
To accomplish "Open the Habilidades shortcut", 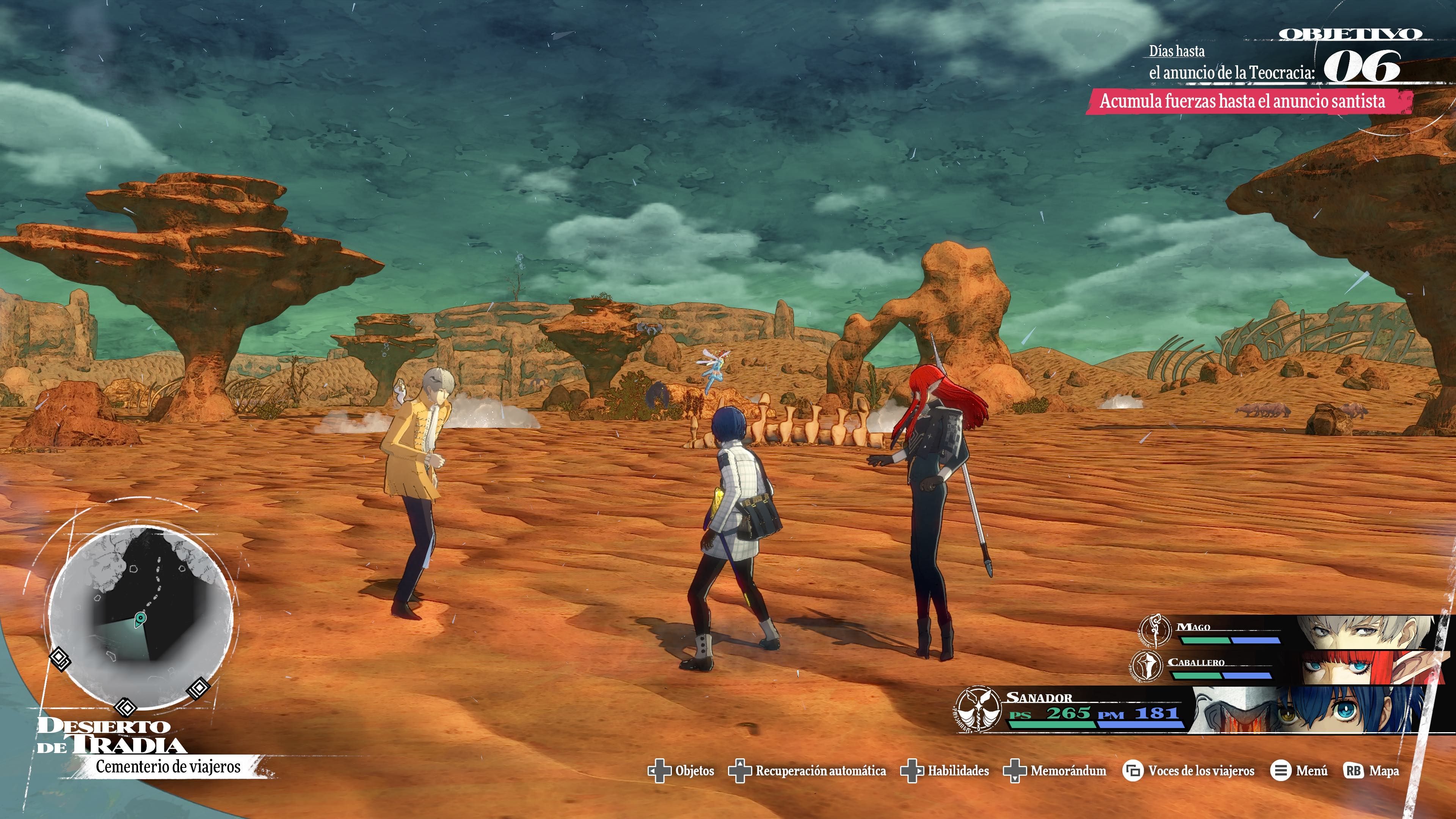I will pos(945,771).
